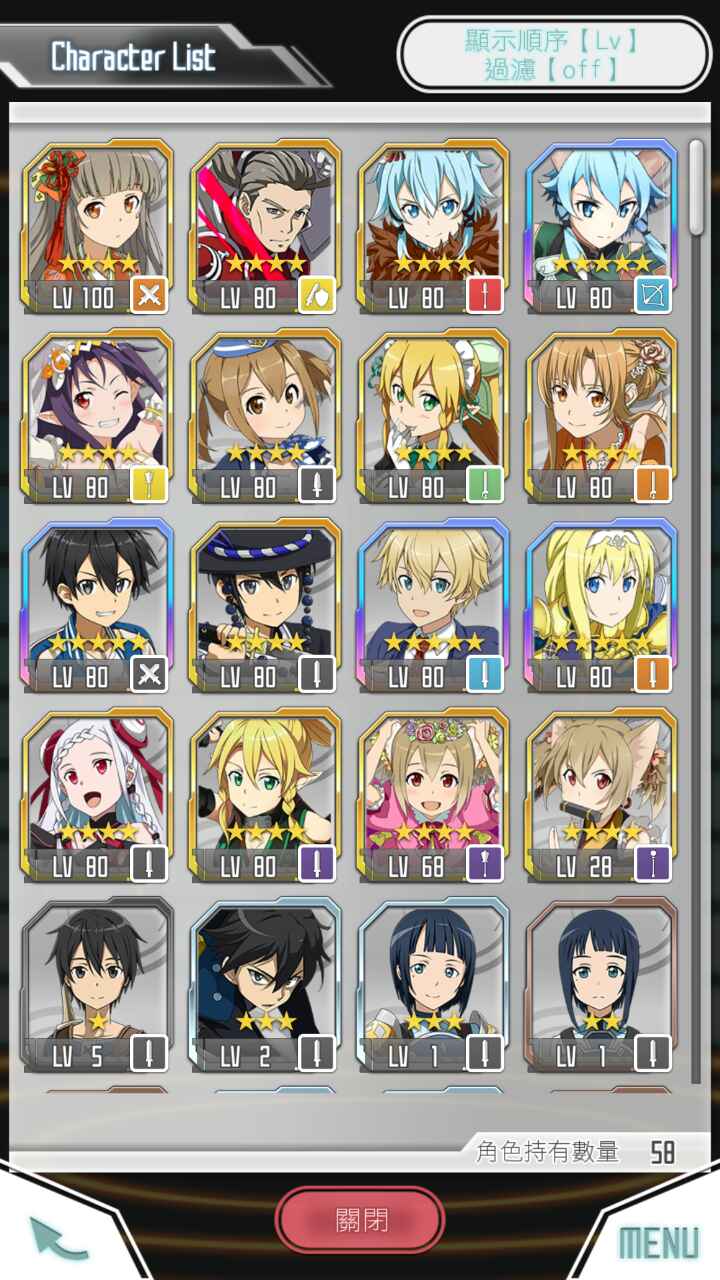Open the display order and filter button
Screen dimensions: 720x1280
click(x=552, y=54)
